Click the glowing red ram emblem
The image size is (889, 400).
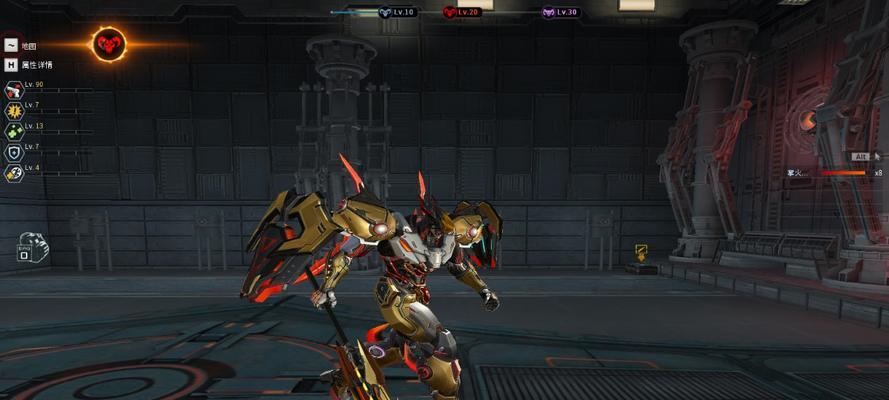(108, 43)
